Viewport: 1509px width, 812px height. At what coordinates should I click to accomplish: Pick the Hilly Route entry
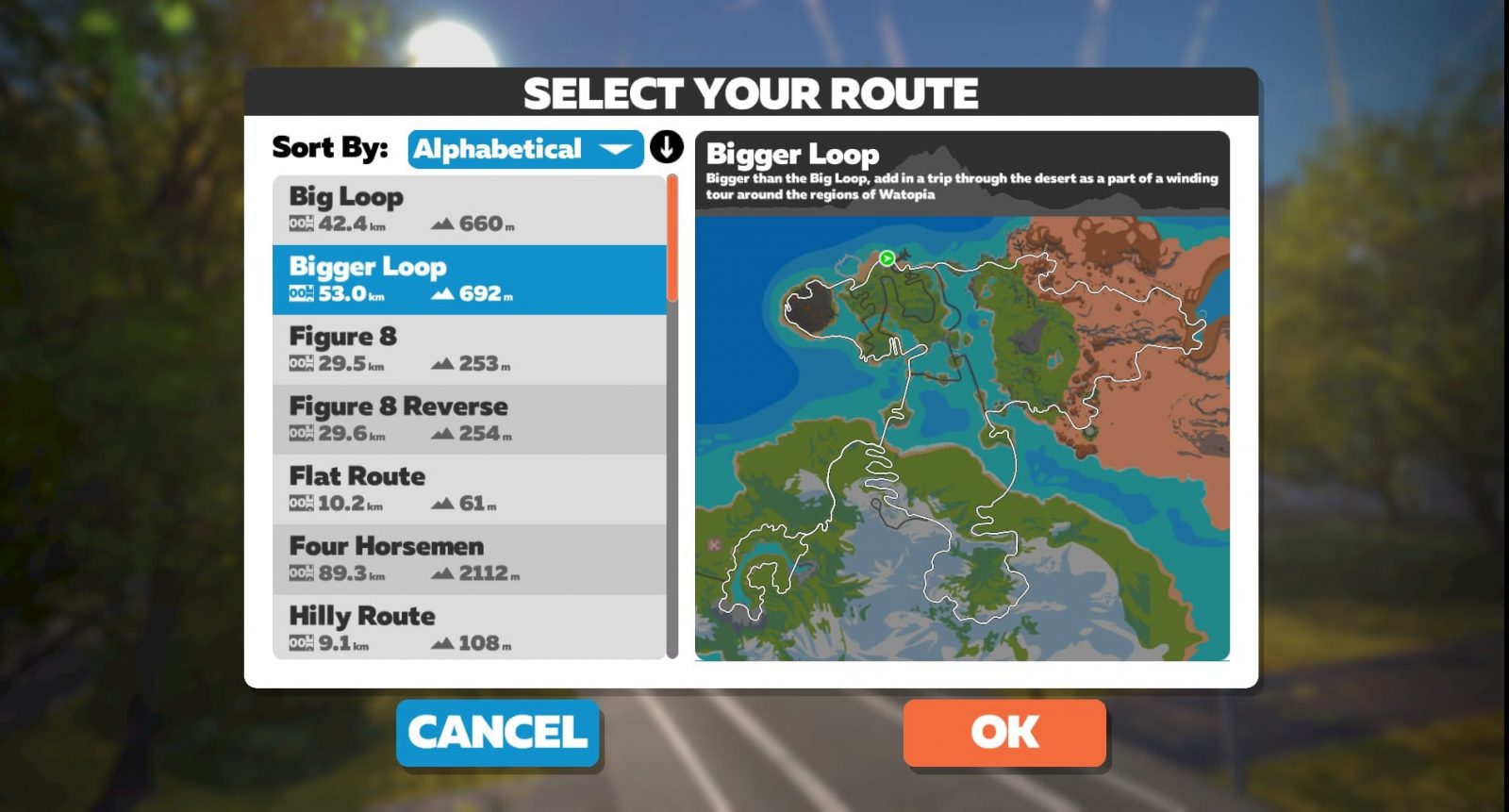[469, 627]
